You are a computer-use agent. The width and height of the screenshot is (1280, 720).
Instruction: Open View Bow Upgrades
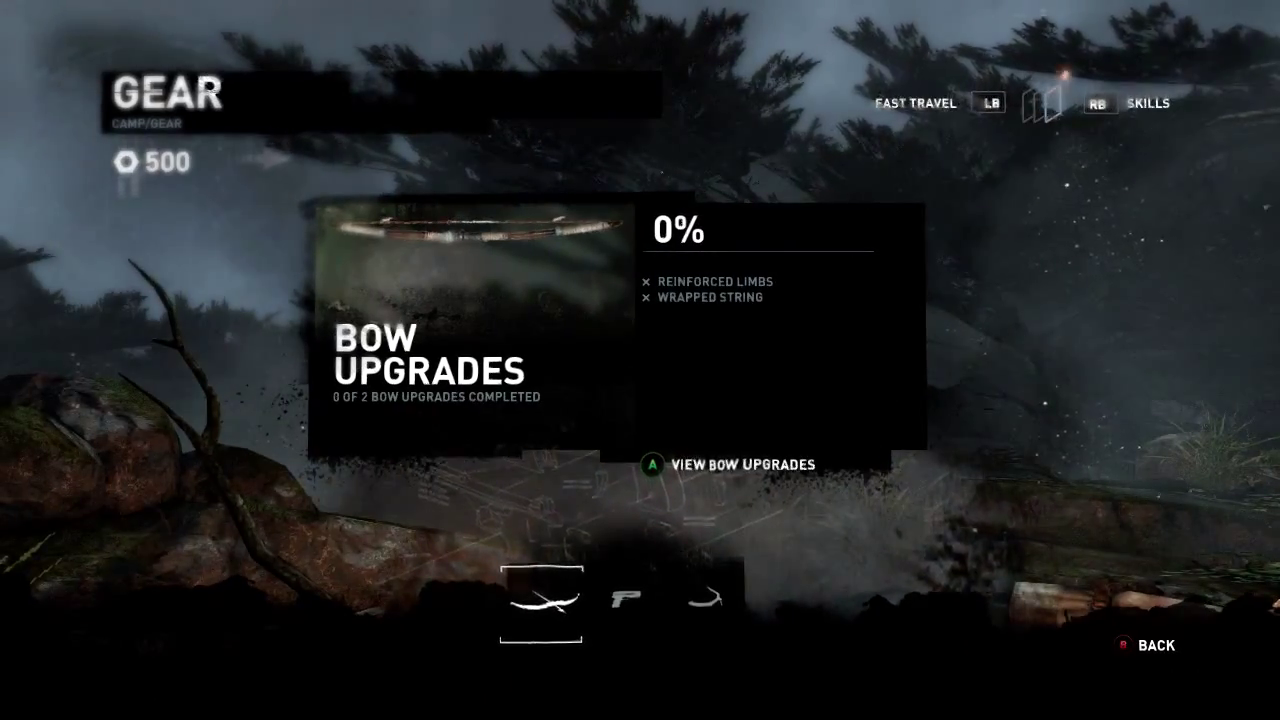tap(741, 465)
